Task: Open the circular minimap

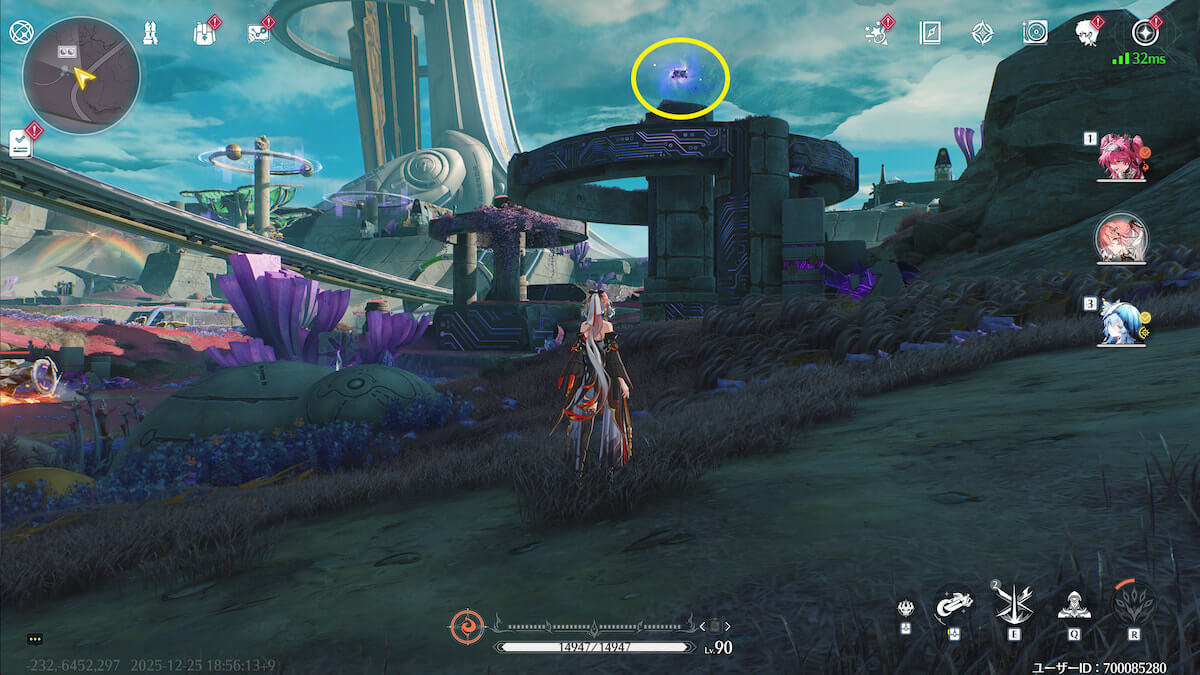Action: (x=81, y=75)
